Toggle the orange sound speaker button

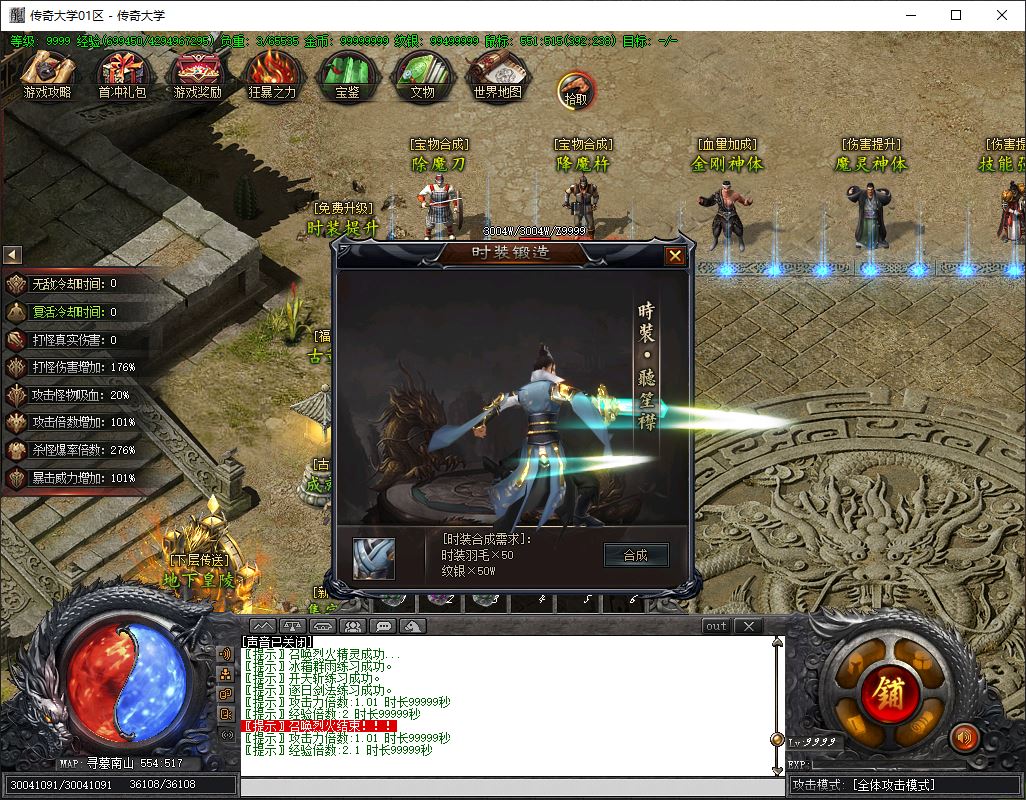point(964,738)
